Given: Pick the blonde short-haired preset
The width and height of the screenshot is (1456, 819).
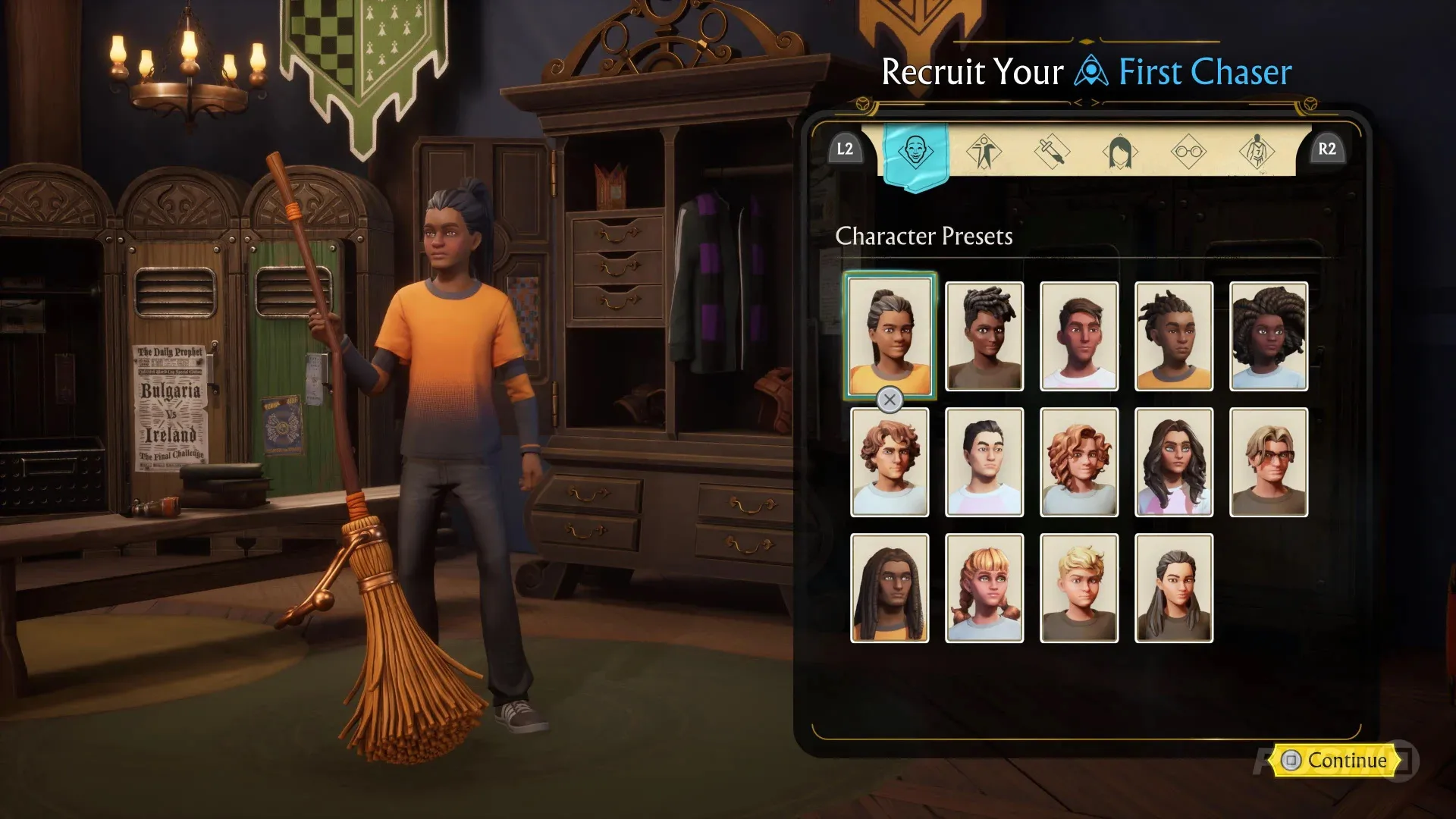Looking at the screenshot, I should 1079,588.
